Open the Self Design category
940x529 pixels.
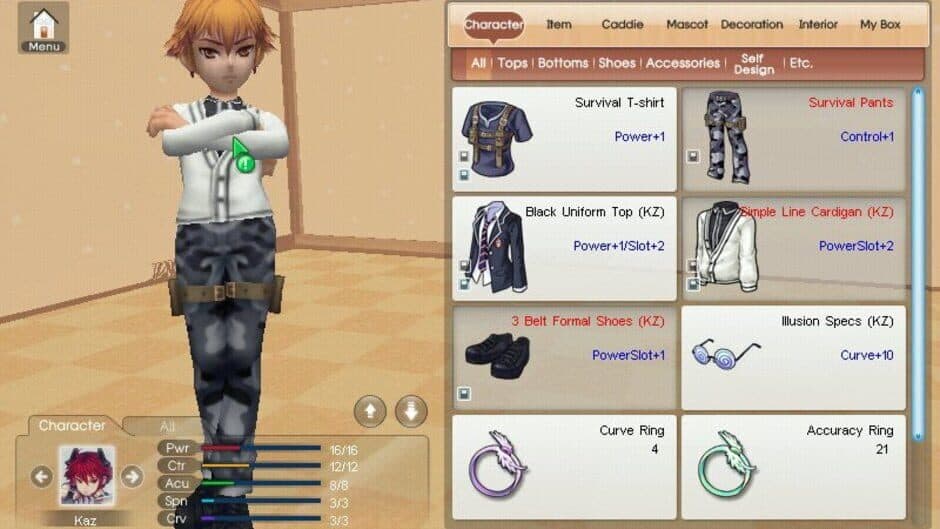coord(753,64)
